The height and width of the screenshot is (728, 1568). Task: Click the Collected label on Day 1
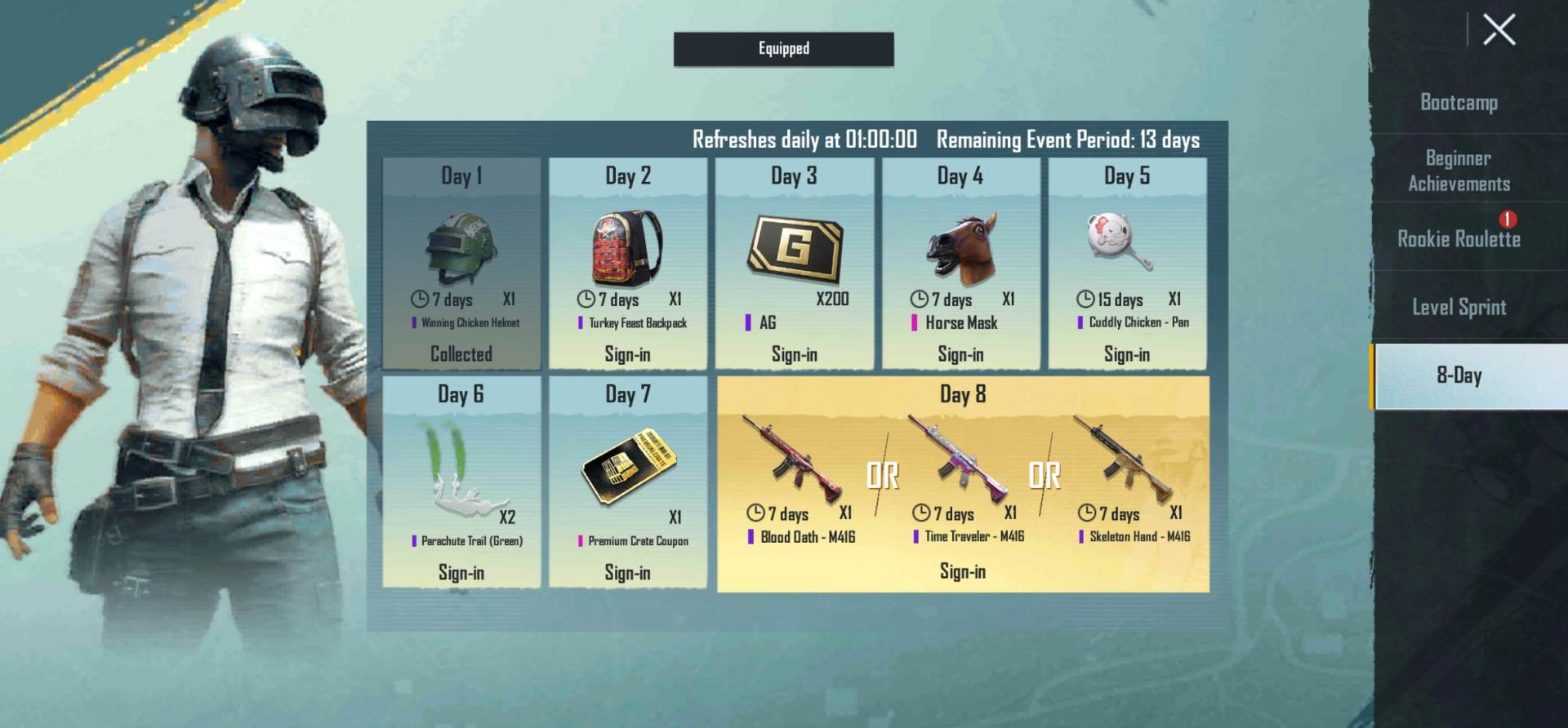coord(461,354)
